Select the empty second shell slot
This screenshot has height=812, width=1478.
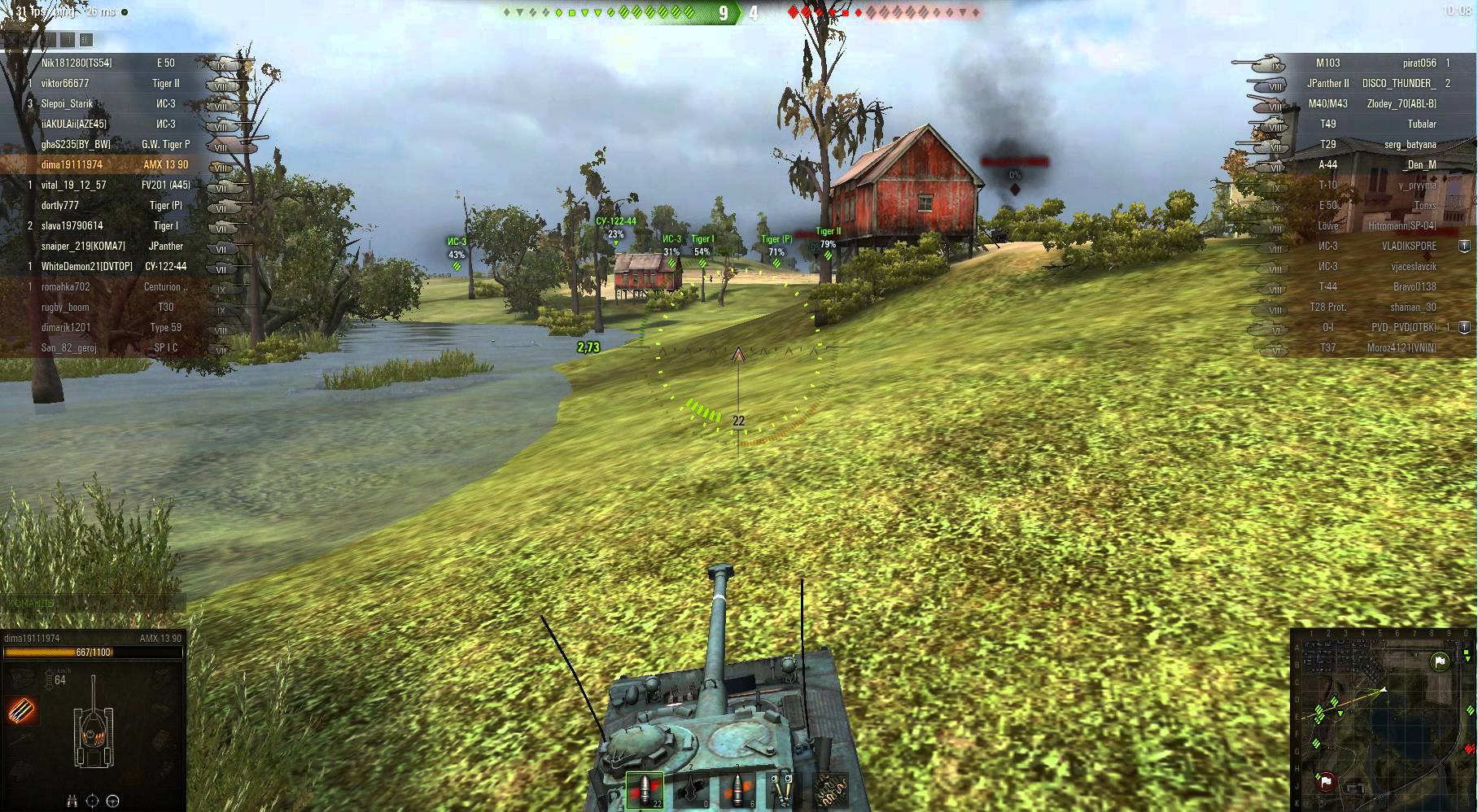(x=691, y=790)
